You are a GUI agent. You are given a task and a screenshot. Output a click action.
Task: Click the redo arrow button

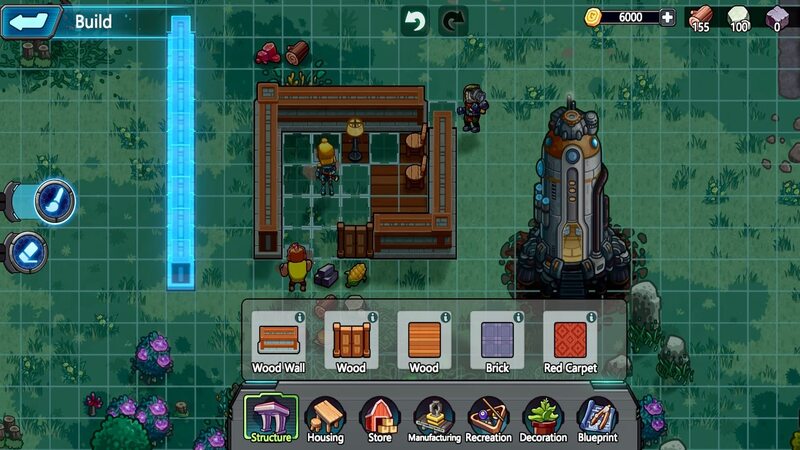click(453, 21)
